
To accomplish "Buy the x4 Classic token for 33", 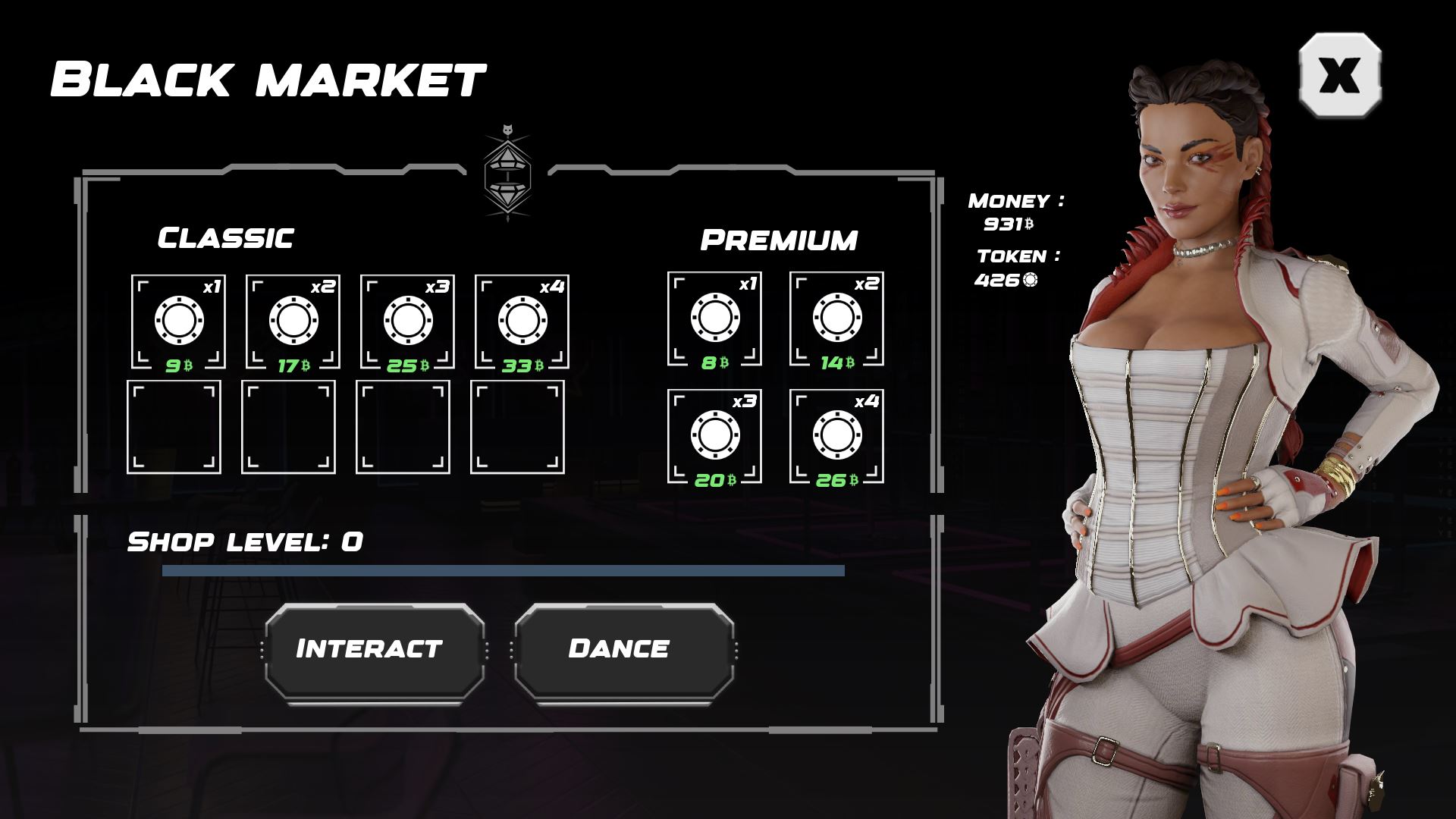I will [x=522, y=321].
